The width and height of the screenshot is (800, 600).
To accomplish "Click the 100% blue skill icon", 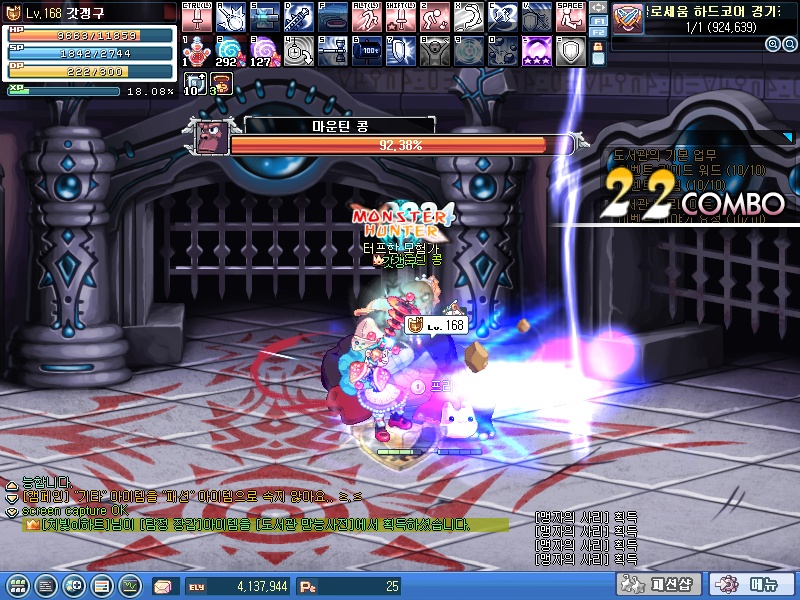I will pos(366,51).
